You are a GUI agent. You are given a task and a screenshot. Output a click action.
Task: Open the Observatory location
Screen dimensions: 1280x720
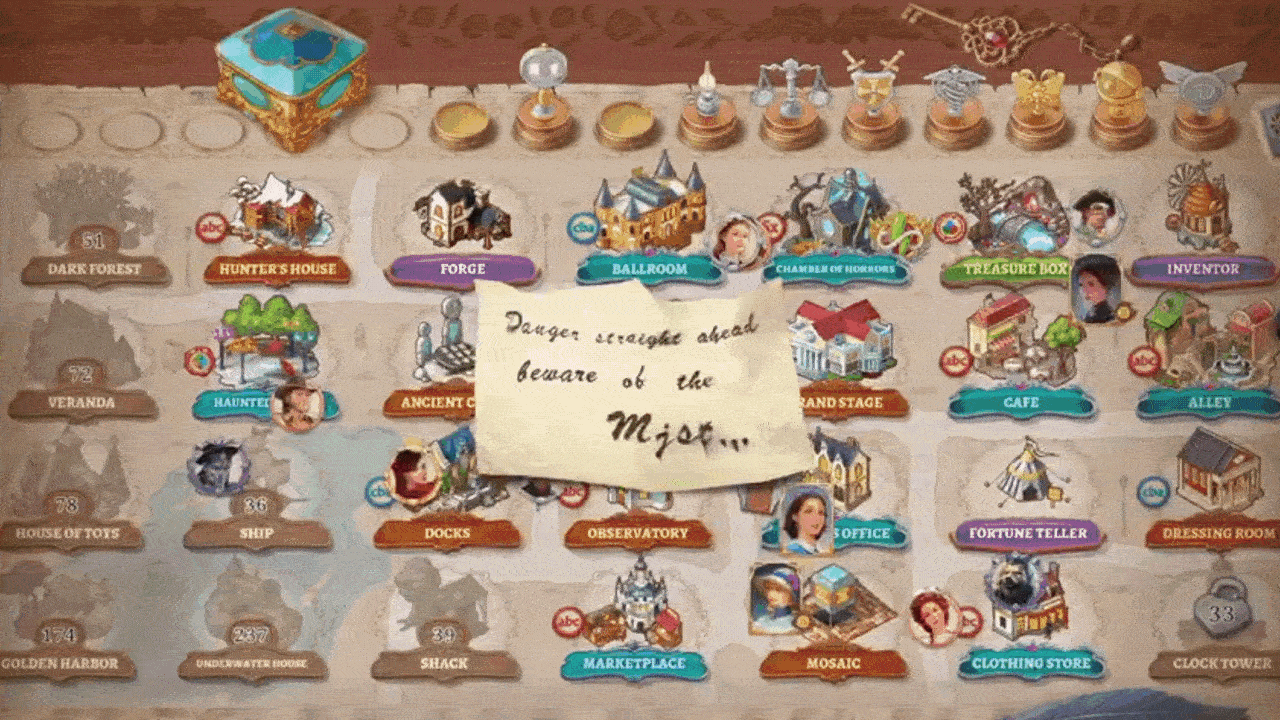[638, 532]
